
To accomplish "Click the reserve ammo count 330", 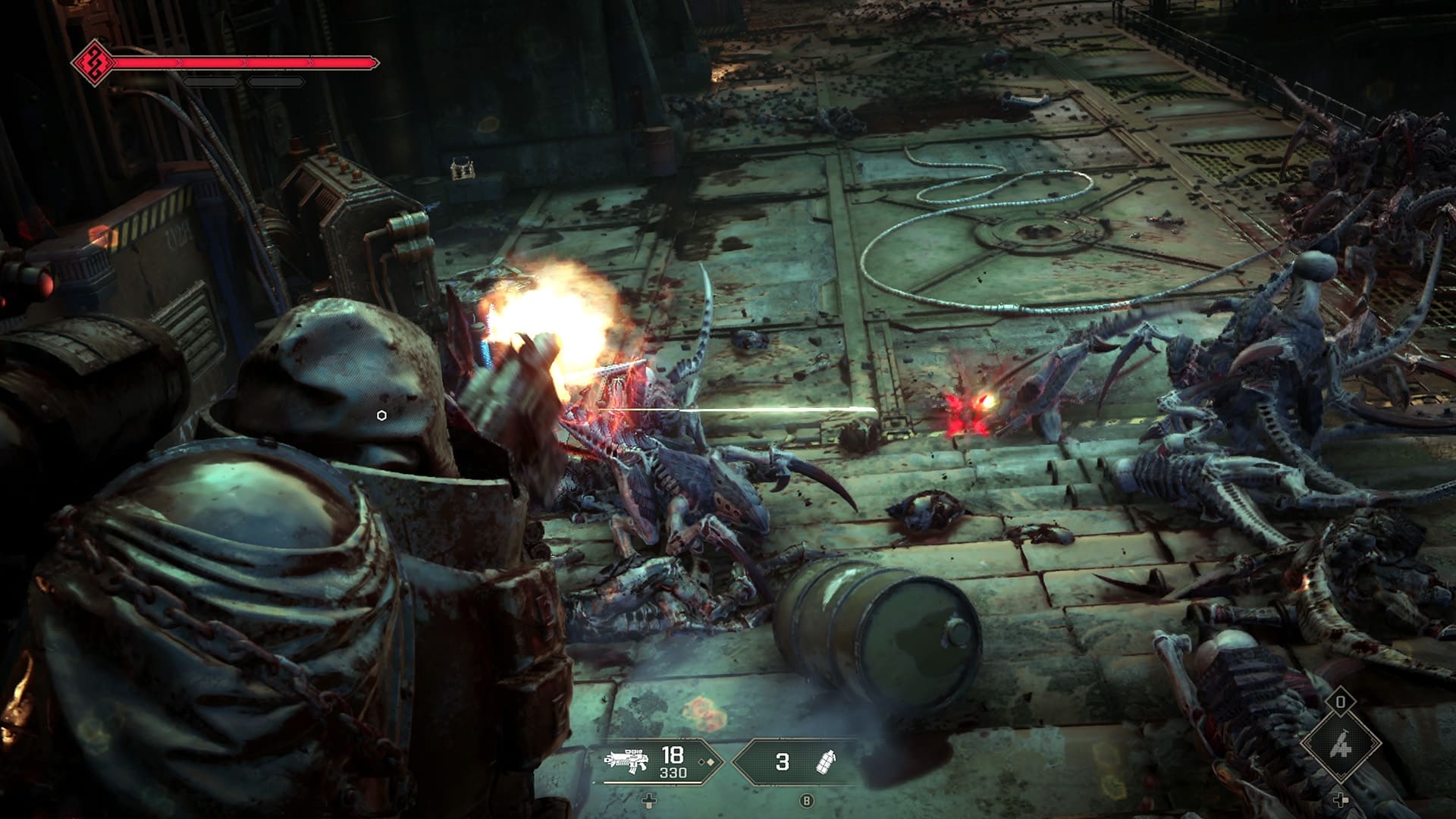I will 674,773.
